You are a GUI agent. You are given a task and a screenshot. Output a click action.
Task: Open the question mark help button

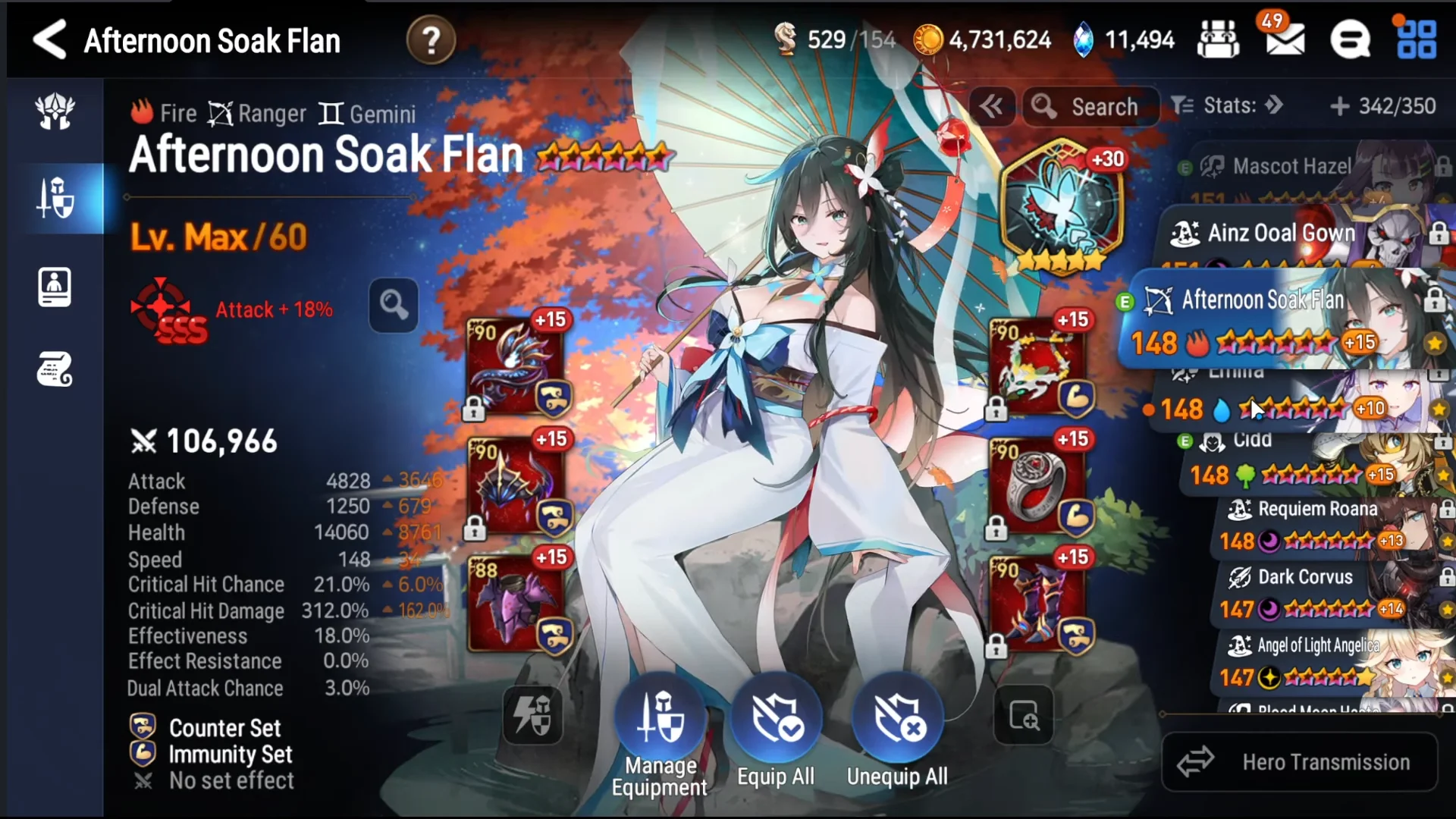tap(431, 40)
